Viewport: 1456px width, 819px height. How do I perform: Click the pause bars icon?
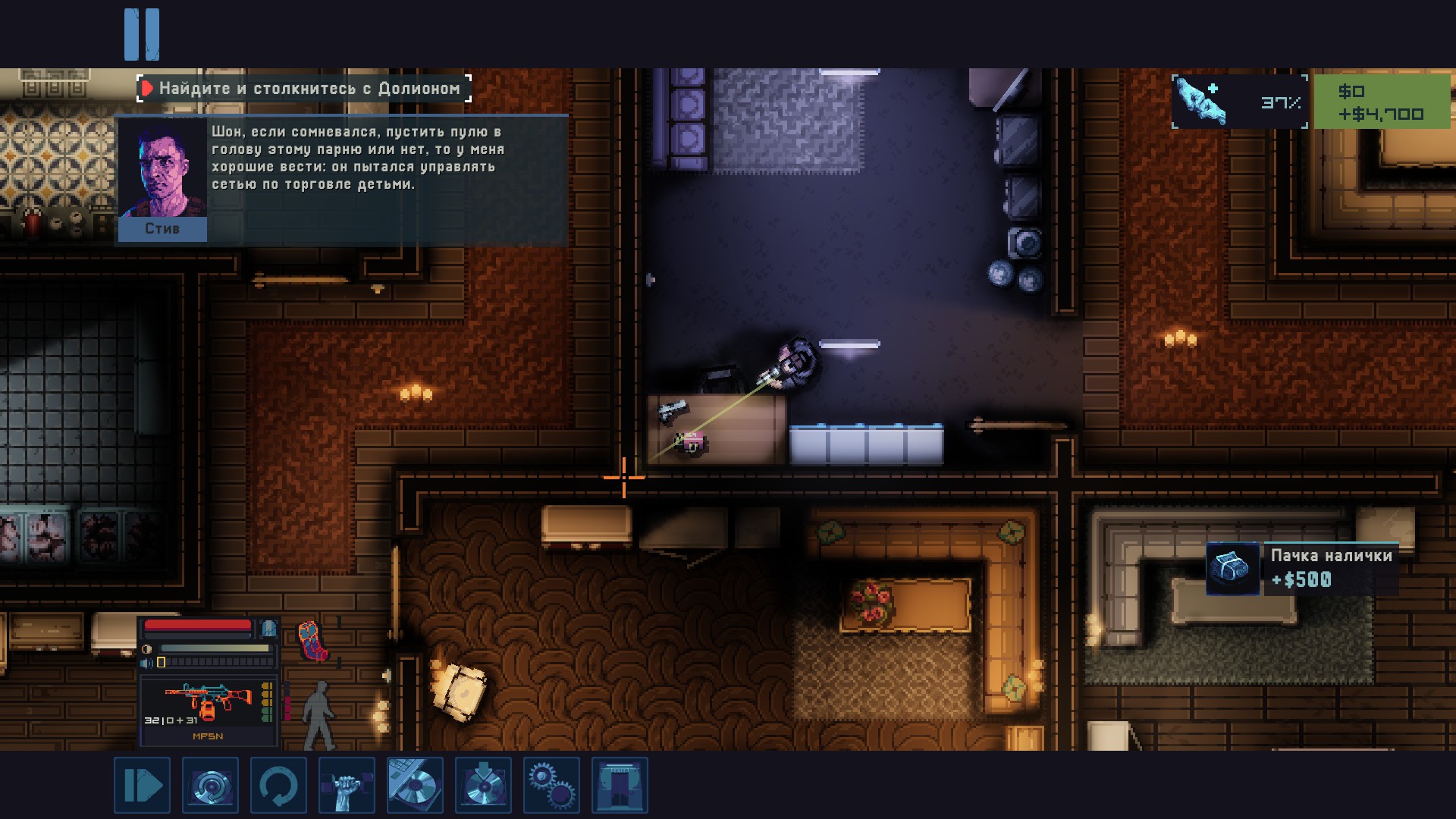(x=142, y=34)
